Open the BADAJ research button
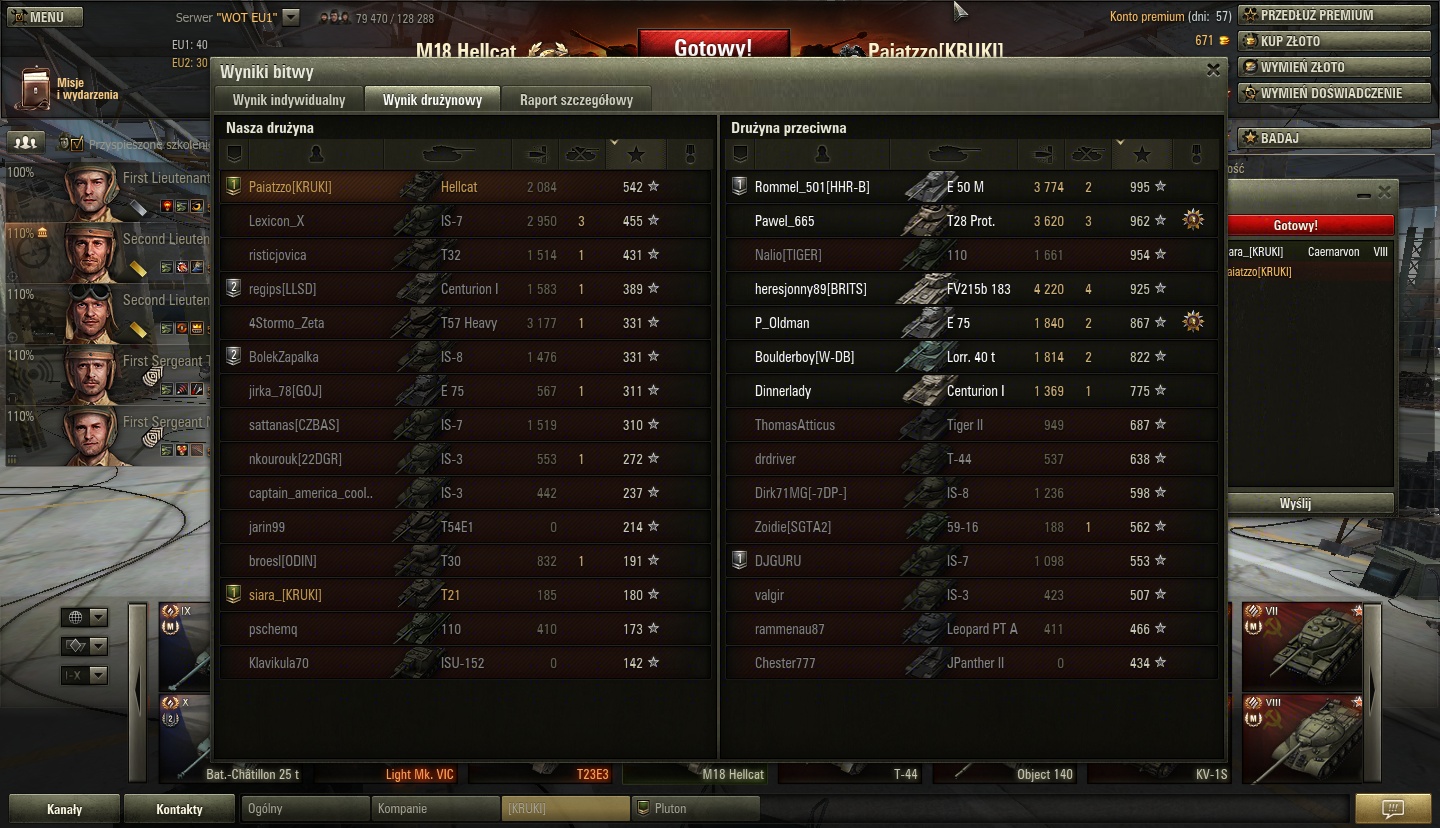 (x=1335, y=138)
